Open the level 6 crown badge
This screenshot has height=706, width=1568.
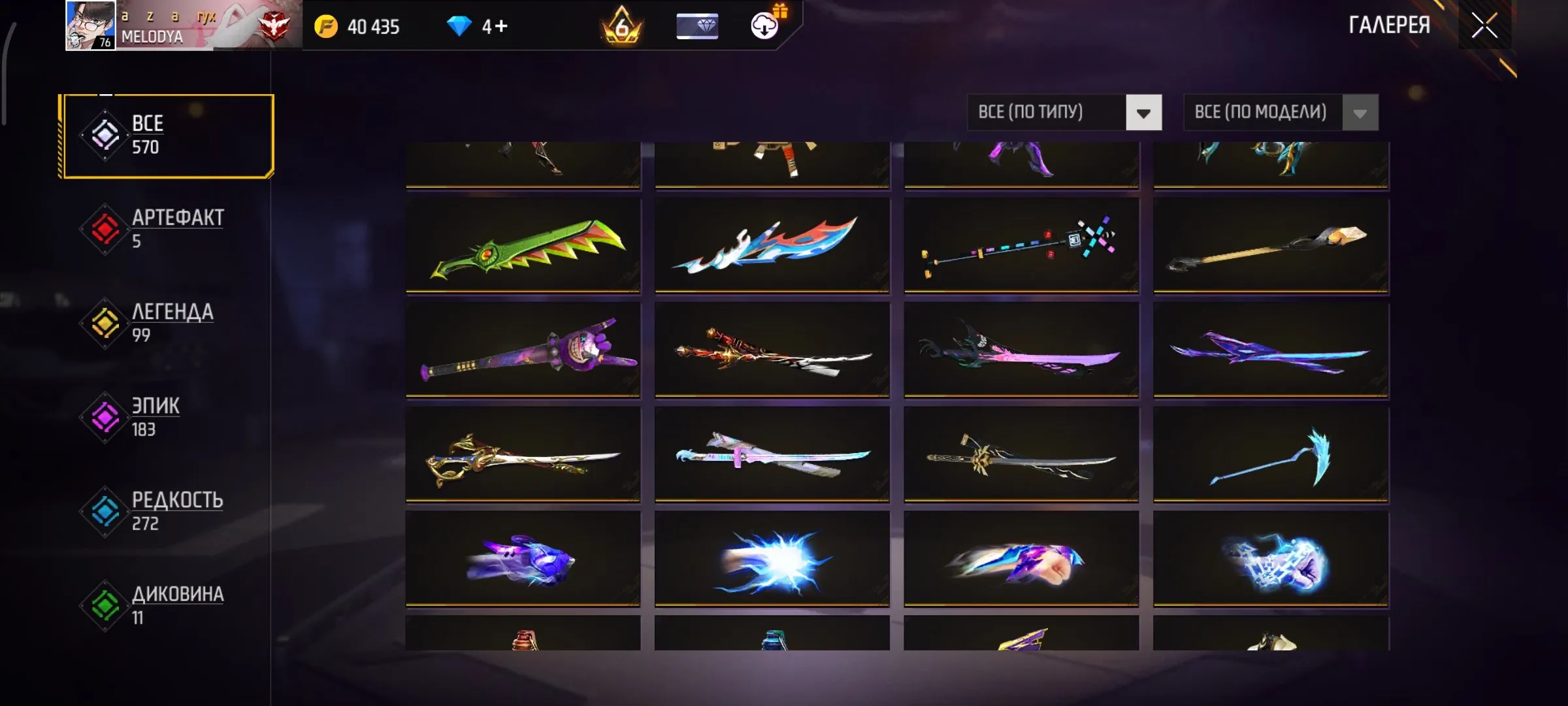pos(621,26)
